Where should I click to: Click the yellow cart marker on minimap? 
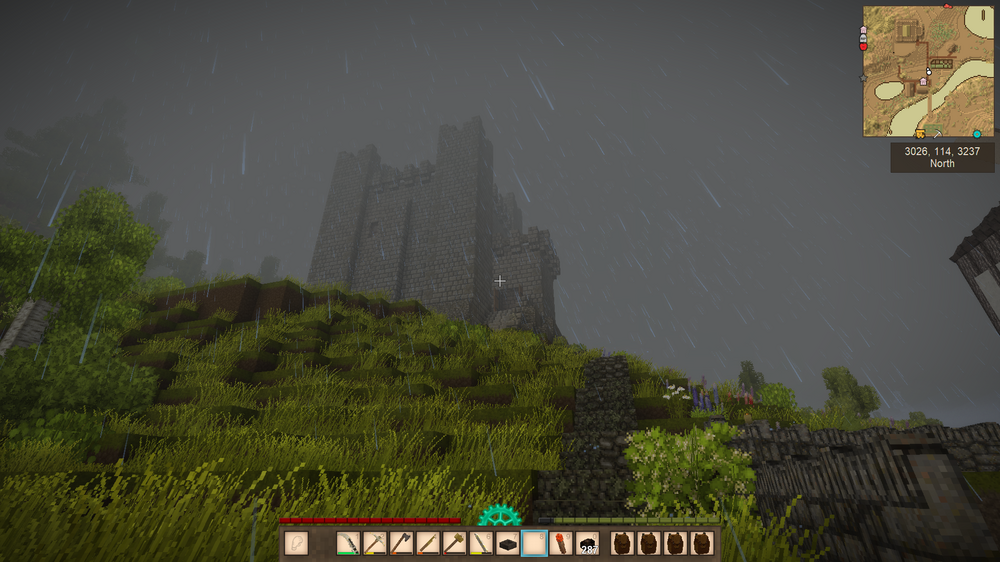click(x=920, y=133)
